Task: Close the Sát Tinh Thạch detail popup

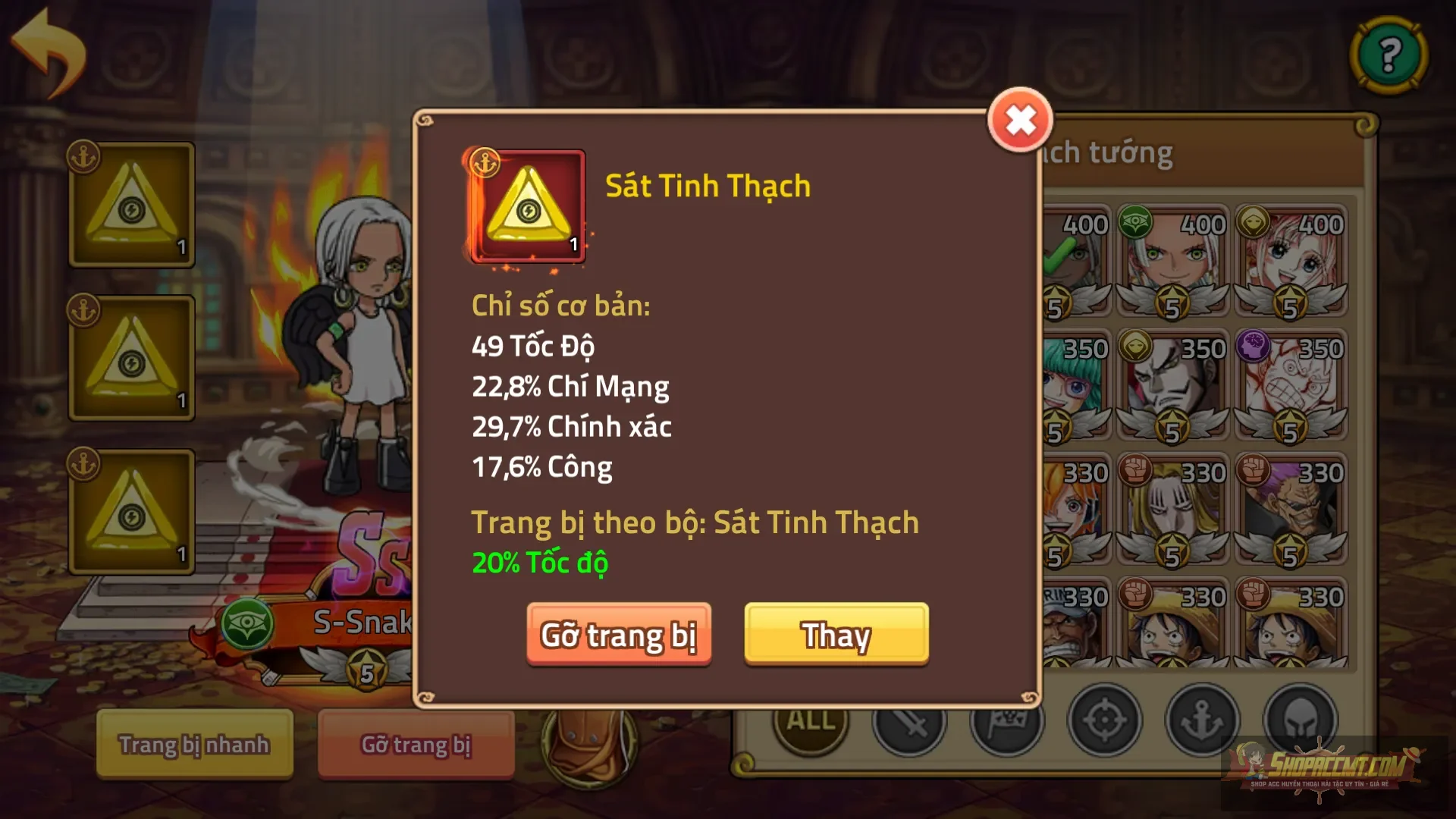Action: click(x=1020, y=118)
